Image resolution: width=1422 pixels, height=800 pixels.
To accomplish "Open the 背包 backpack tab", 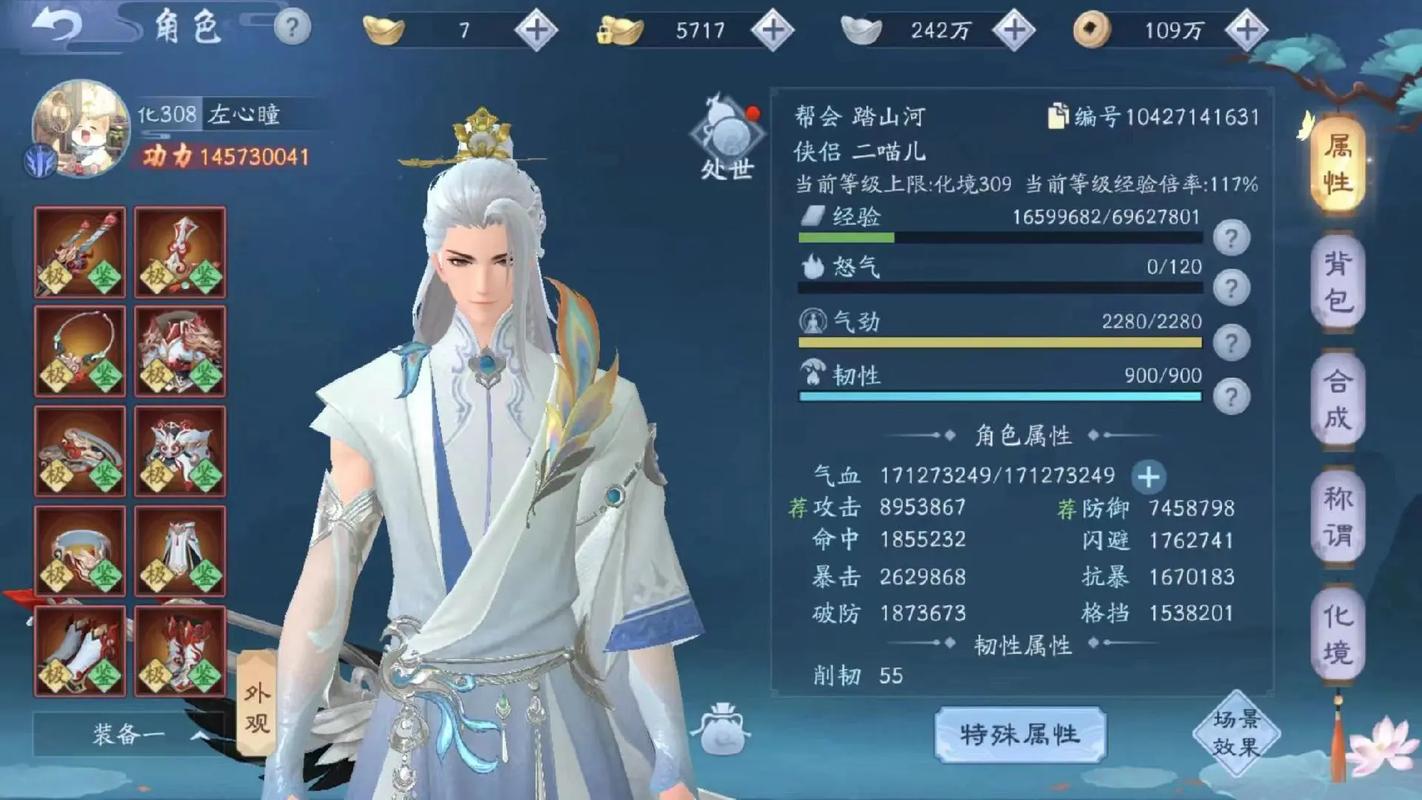I will [1337, 283].
